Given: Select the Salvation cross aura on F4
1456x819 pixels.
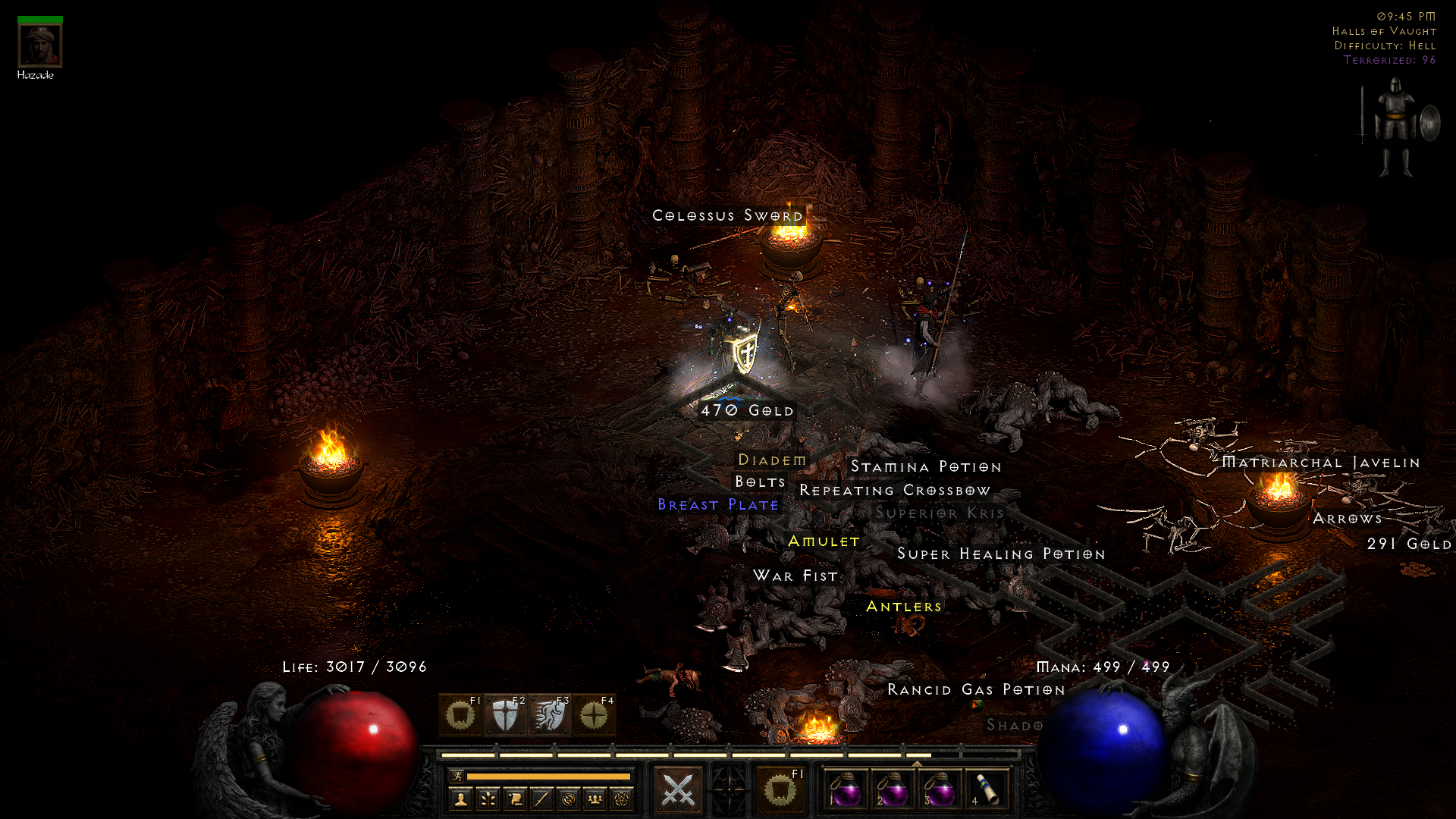Looking at the screenshot, I should click(592, 715).
